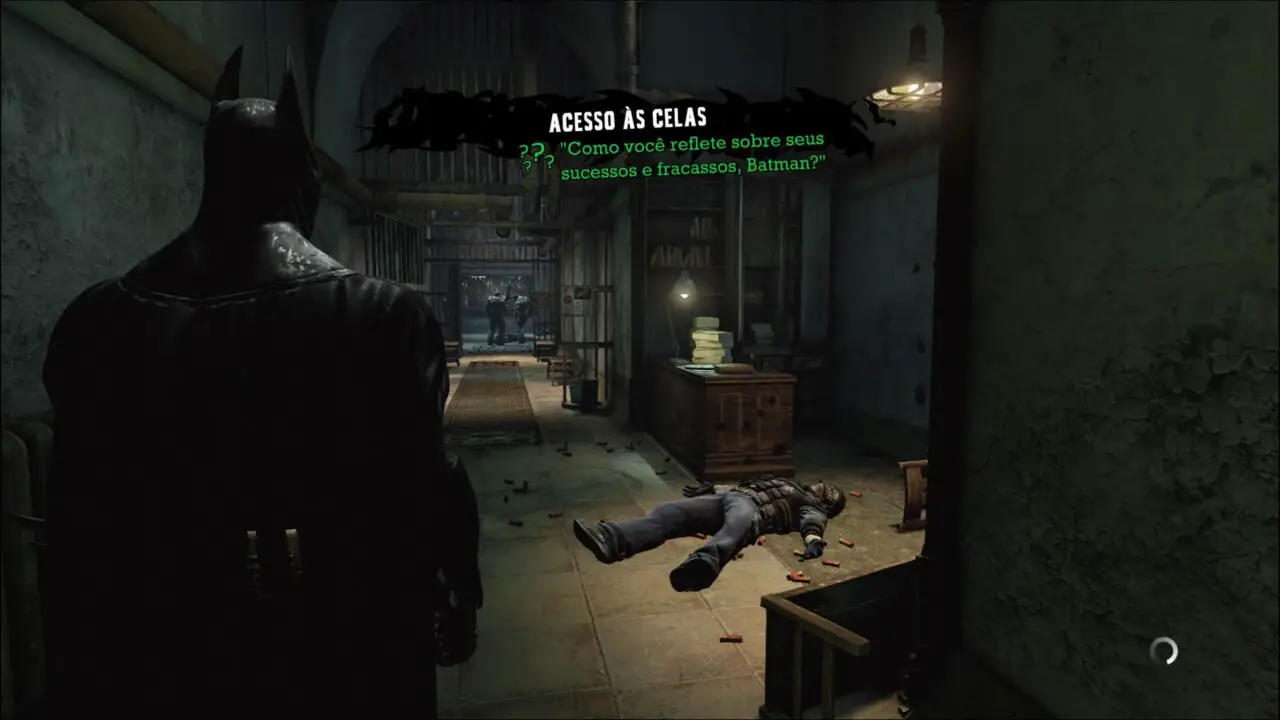
Task: Click the ACESSO ÀS CELAS title banner
Action: click(630, 117)
